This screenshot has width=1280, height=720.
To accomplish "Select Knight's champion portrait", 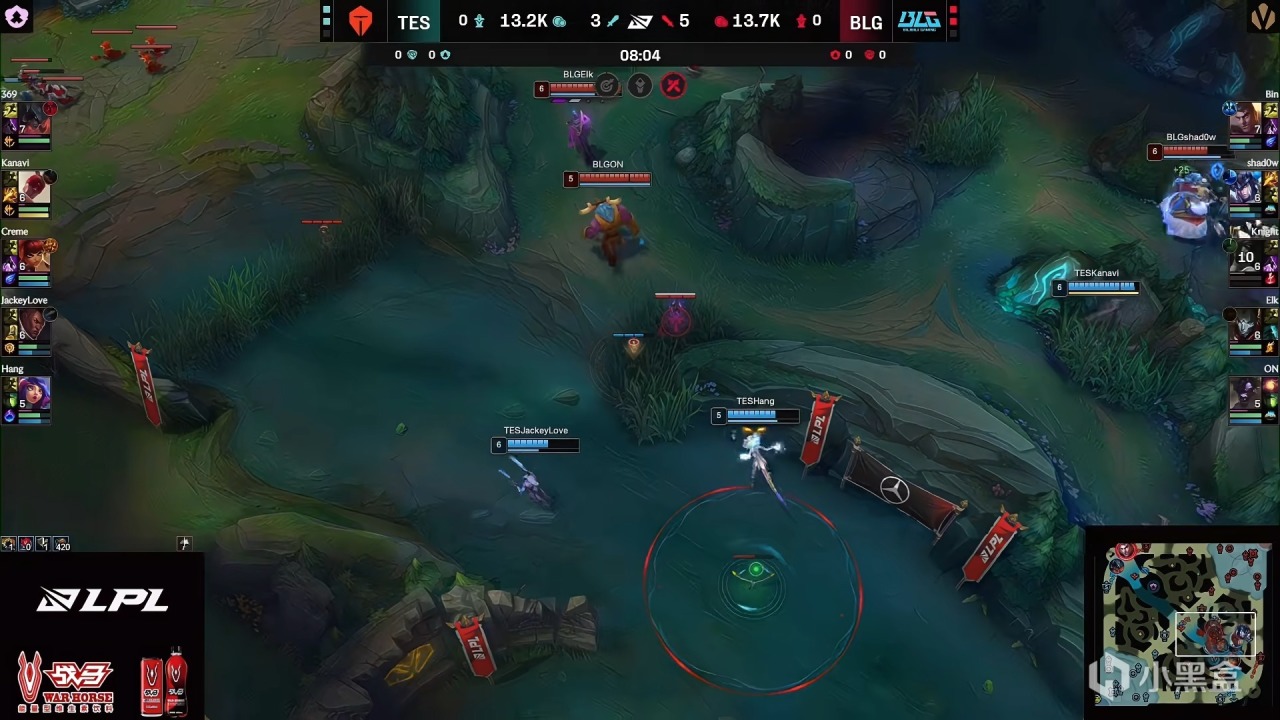I will pyautogui.click(x=1246, y=256).
